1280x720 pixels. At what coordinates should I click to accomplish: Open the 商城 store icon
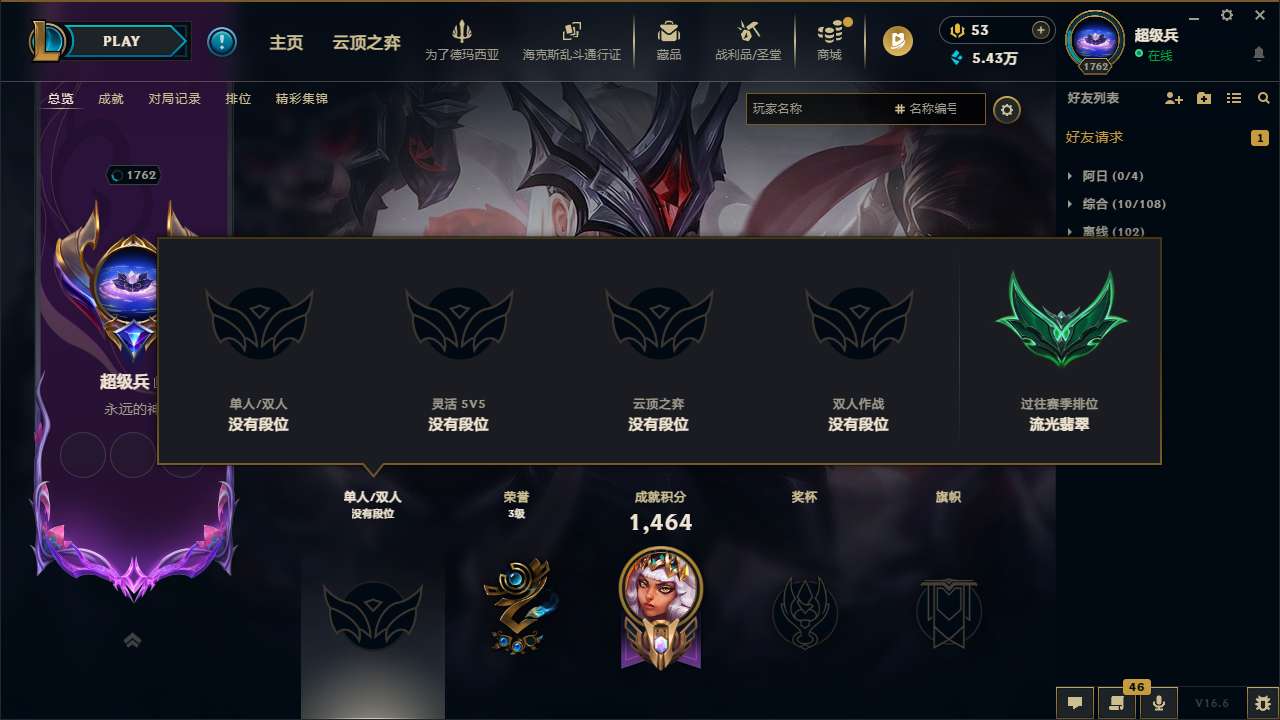[x=829, y=40]
